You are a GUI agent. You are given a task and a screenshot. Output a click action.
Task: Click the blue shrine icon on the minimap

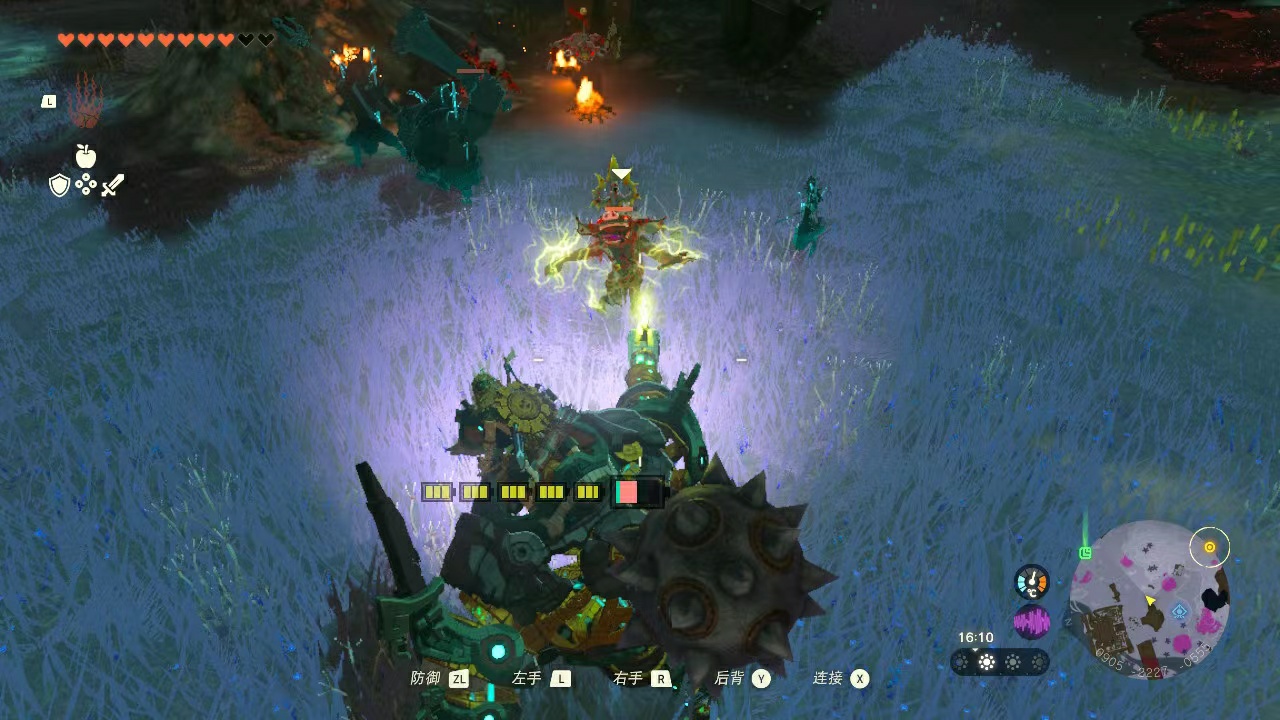coord(1180,611)
